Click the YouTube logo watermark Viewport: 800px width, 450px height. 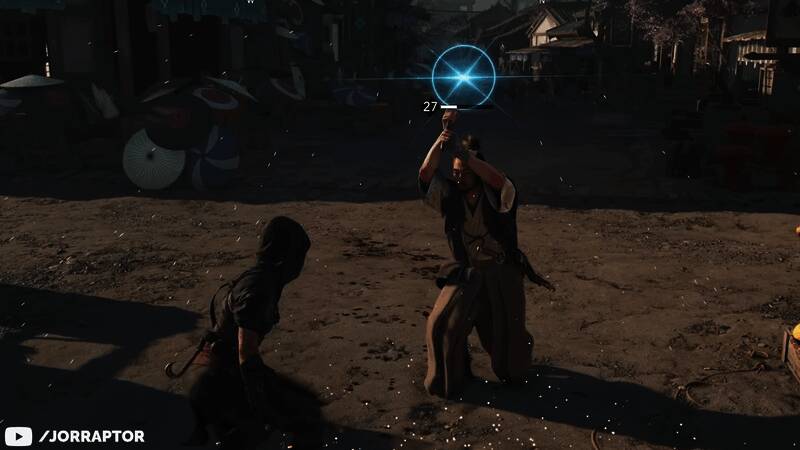pyautogui.click(x=18, y=436)
